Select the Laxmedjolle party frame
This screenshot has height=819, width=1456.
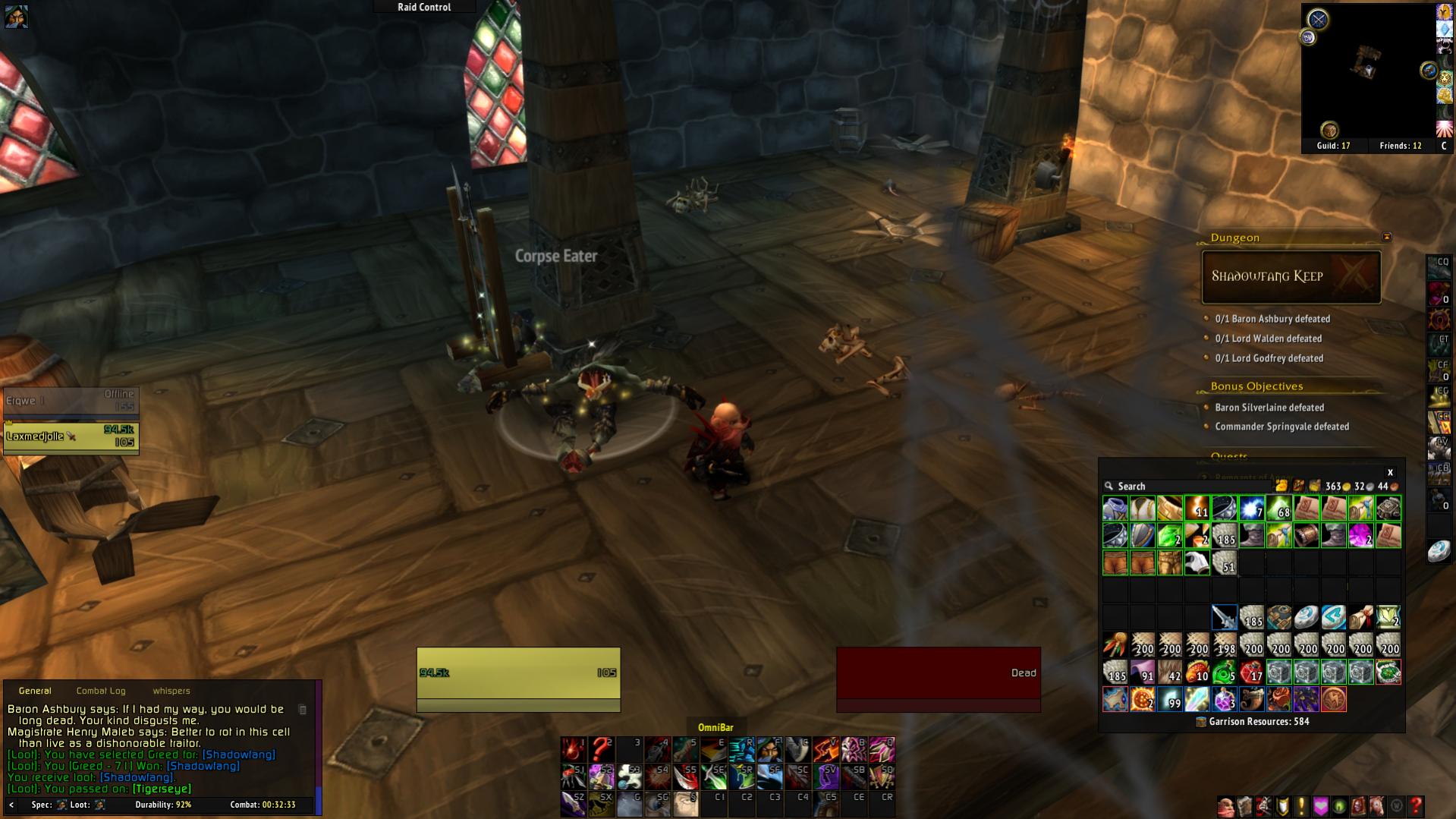tap(71, 437)
